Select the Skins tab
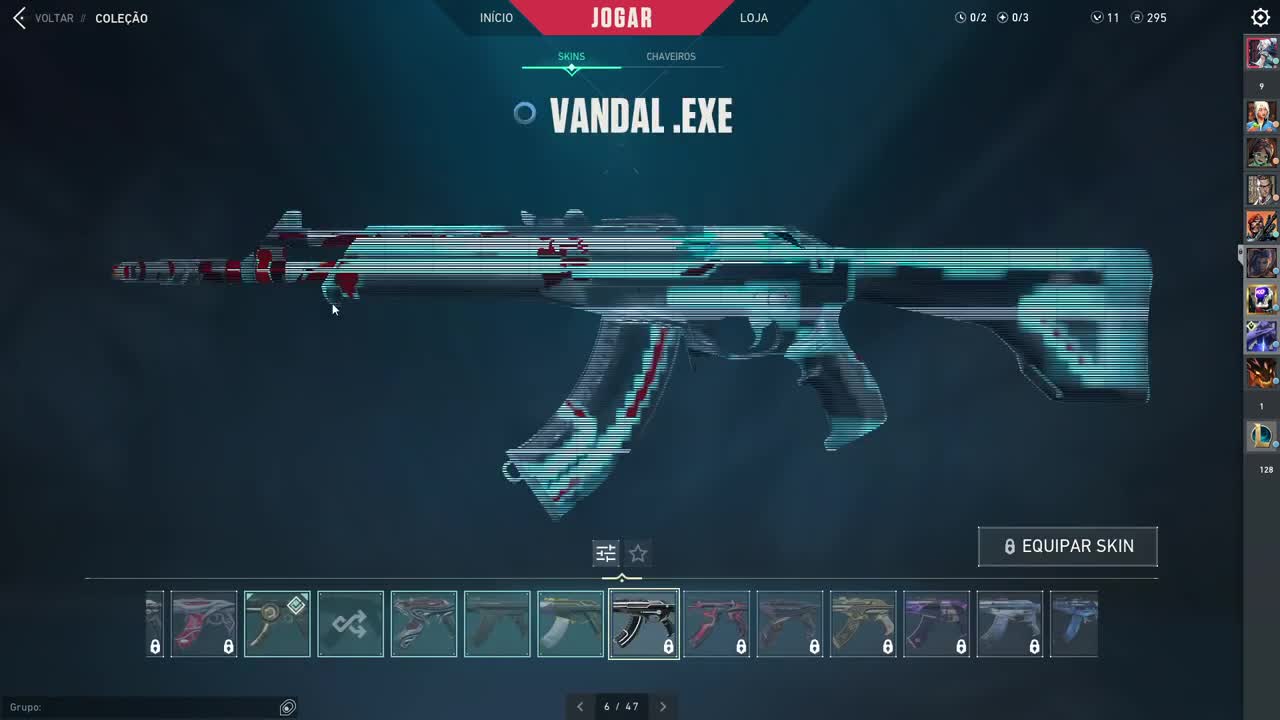Viewport: 1280px width, 720px height. click(x=571, y=57)
